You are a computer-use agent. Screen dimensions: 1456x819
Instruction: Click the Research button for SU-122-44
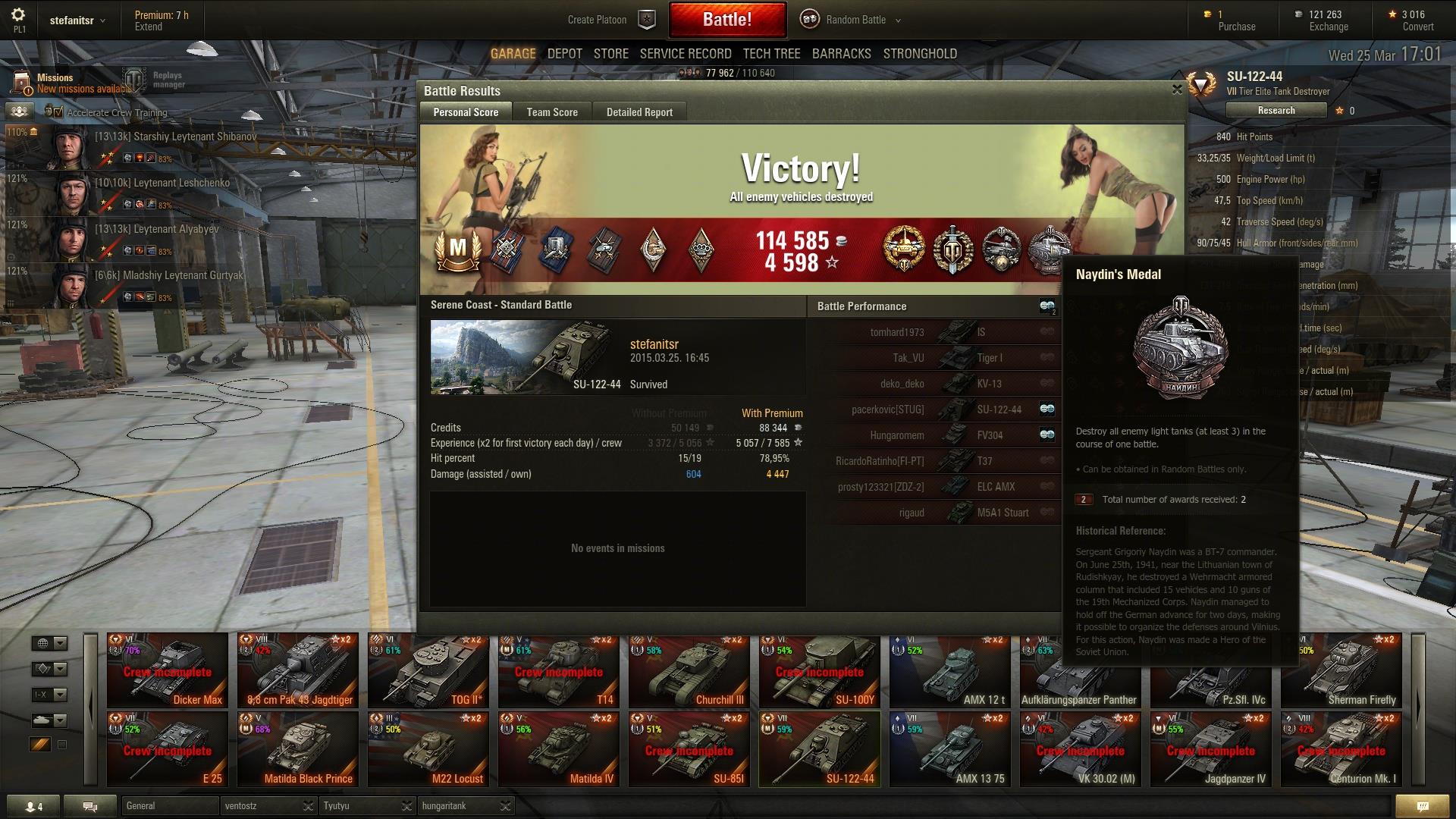tap(1276, 111)
